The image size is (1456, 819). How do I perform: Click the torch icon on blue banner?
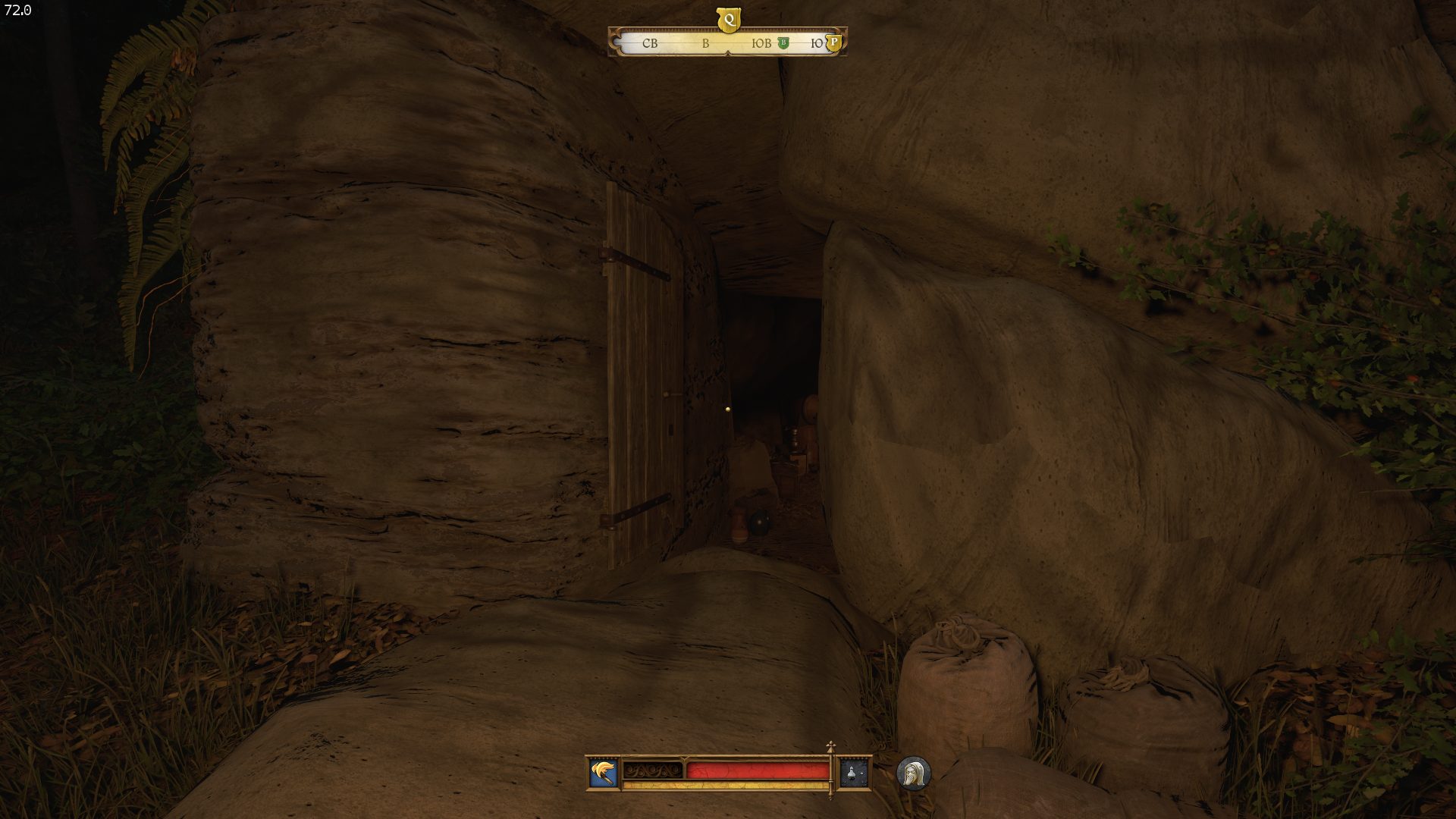604,773
